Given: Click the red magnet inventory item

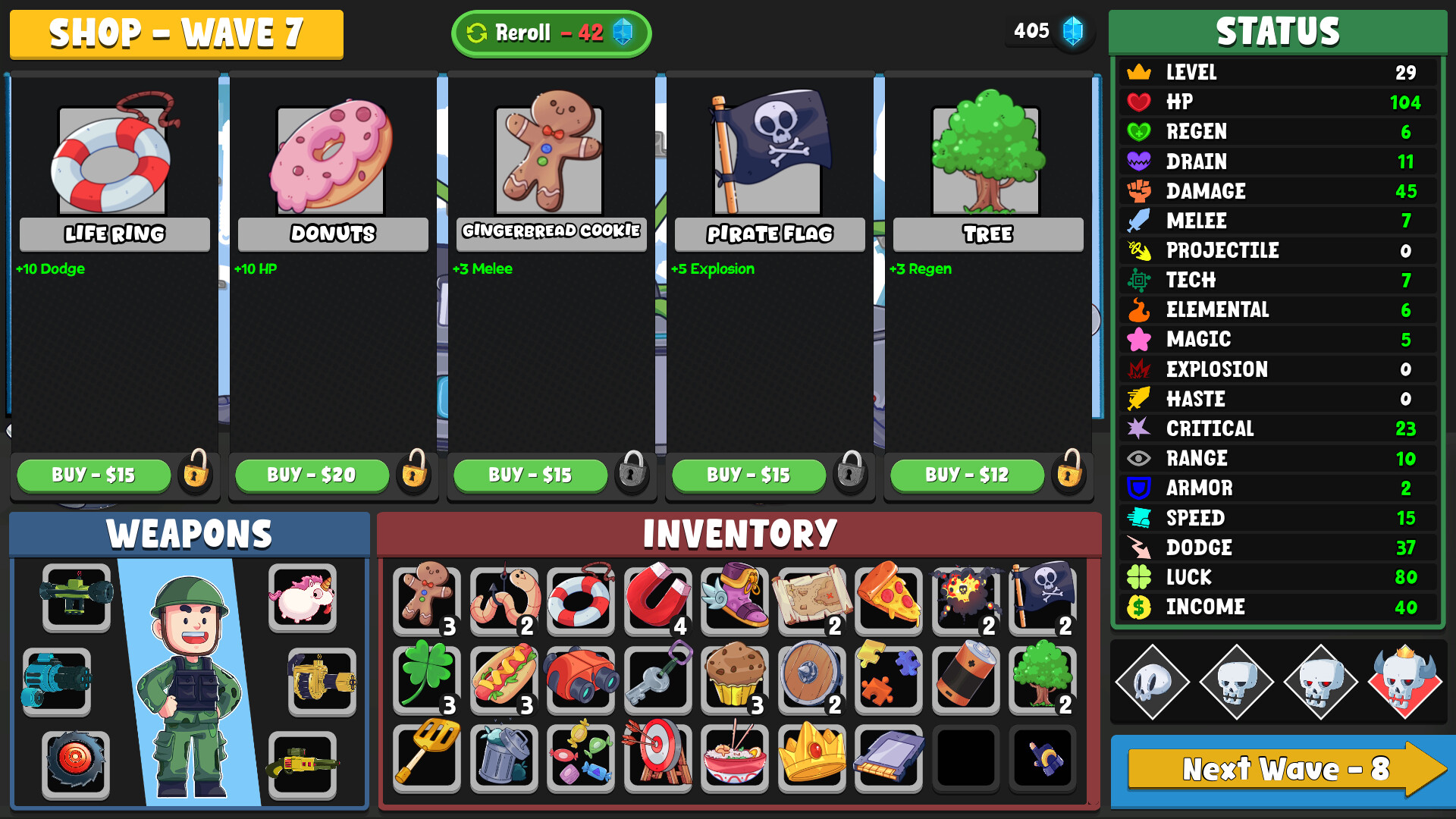Looking at the screenshot, I should 657,601.
